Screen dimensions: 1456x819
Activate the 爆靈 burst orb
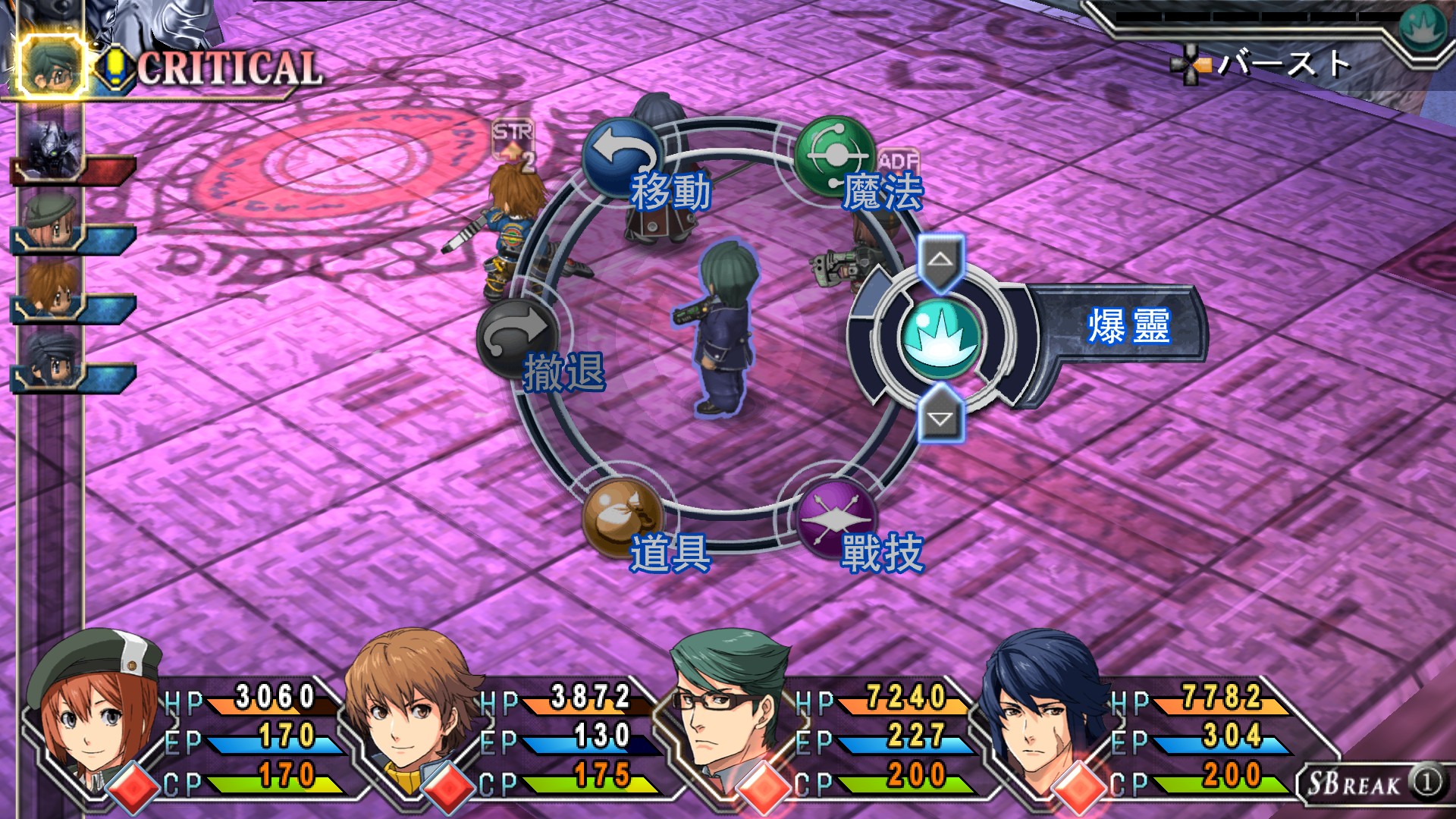point(940,338)
